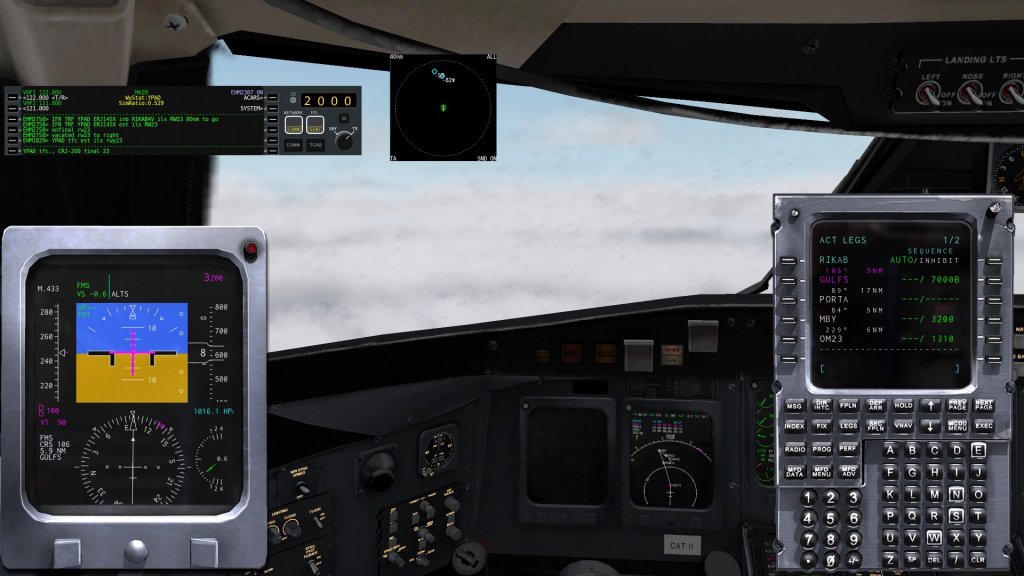Click the HOLD key on the CDU
The height and width of the screenshot is (576, 1024).
pos(903,405)
